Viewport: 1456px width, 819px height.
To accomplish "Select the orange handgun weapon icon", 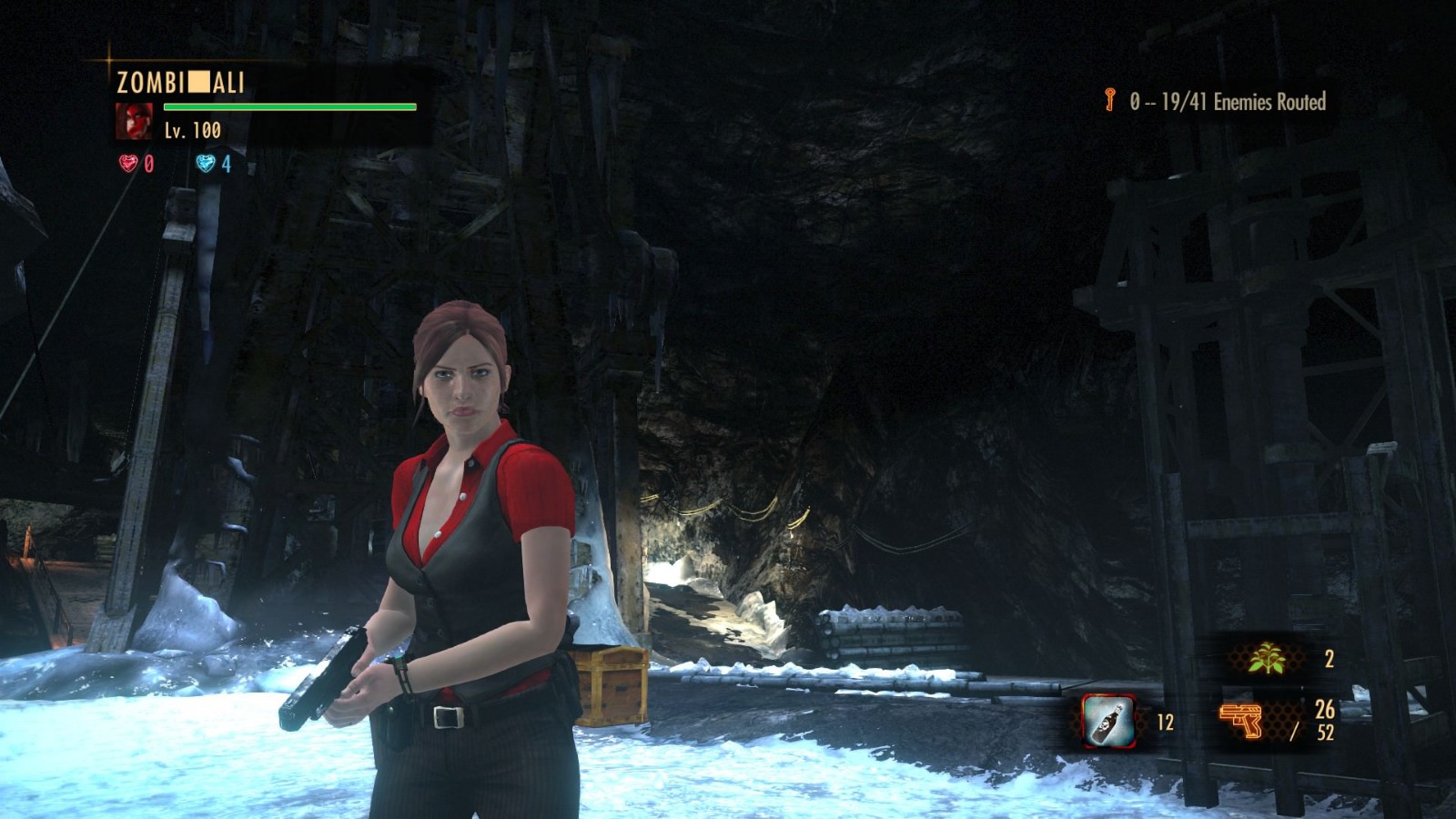I will coord(1241,721).
